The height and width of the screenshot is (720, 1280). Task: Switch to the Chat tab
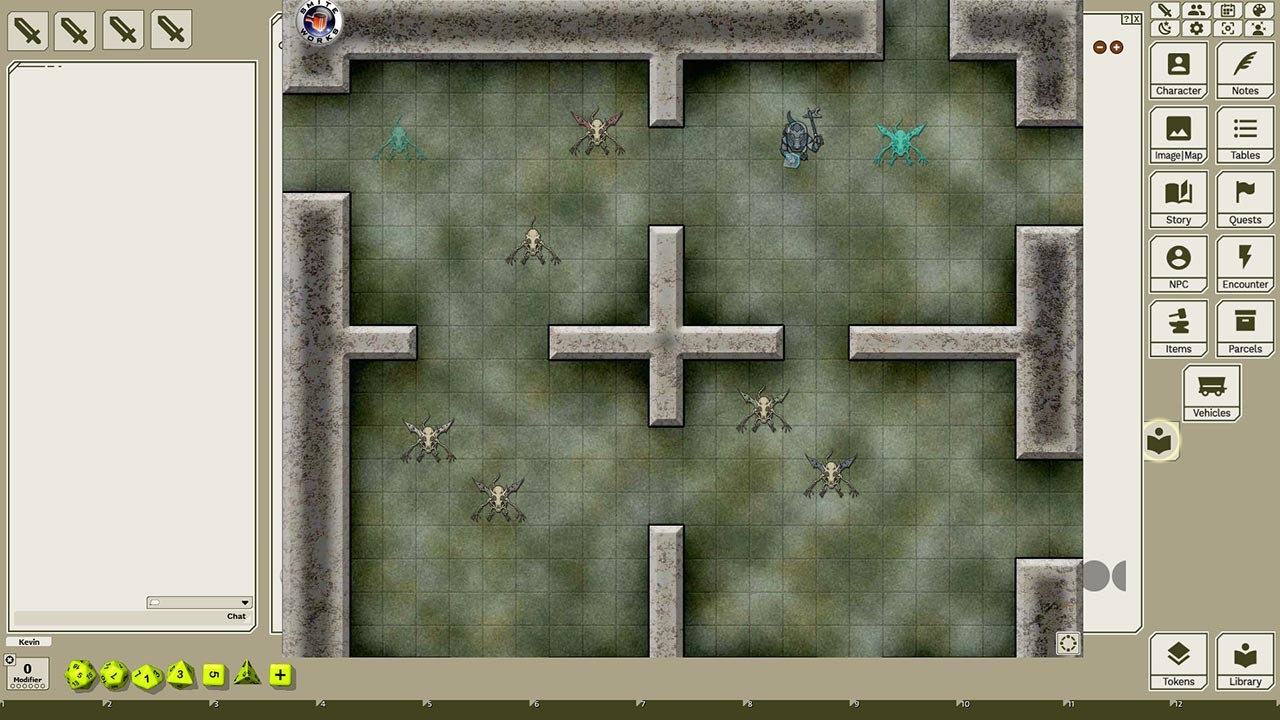[236, 616]
